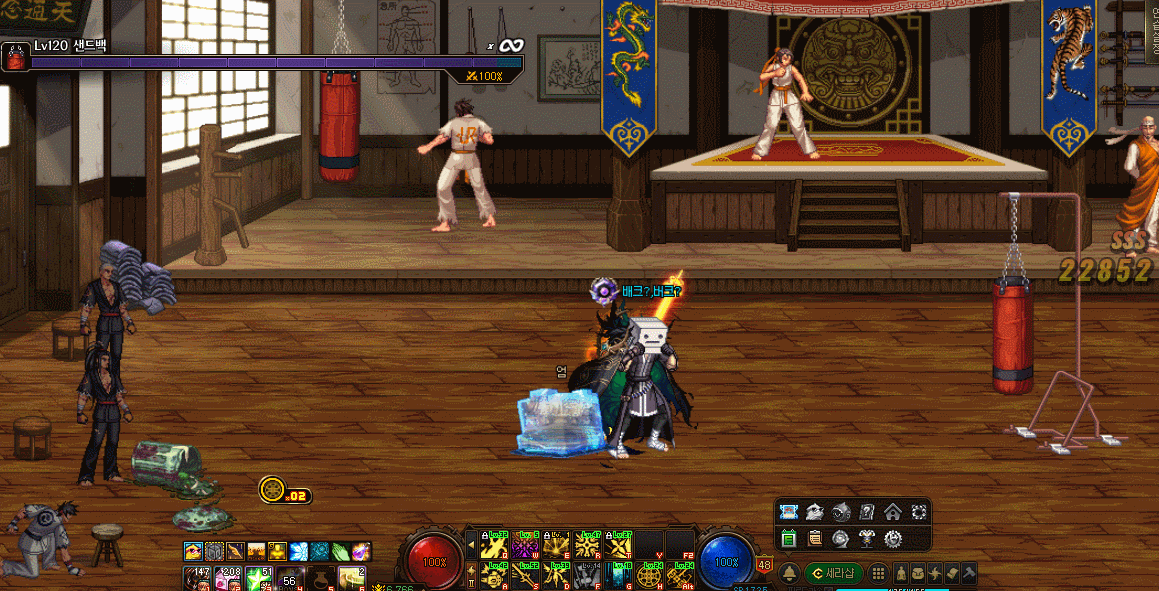1159x591 pixels.
Task: Open the green calendar icon
Action: pos(788,538)
